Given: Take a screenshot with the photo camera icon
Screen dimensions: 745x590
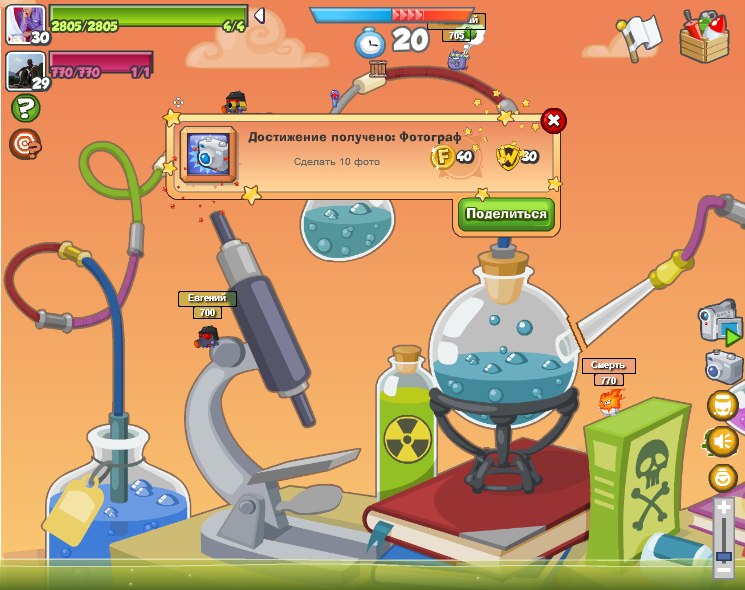Looking at the screenshot, I should pos(723,366).
